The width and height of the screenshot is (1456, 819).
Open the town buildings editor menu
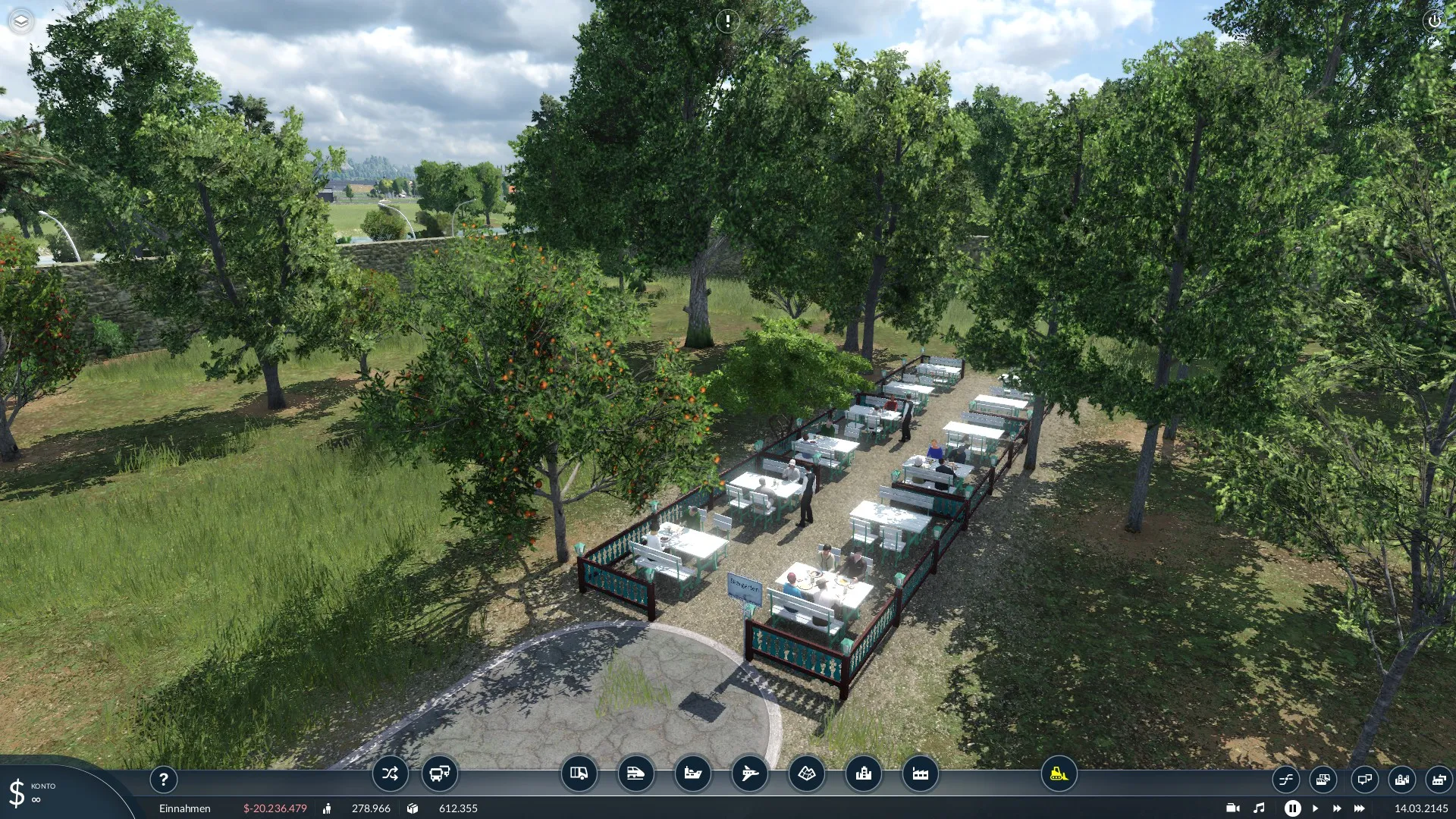coord(863,774)
